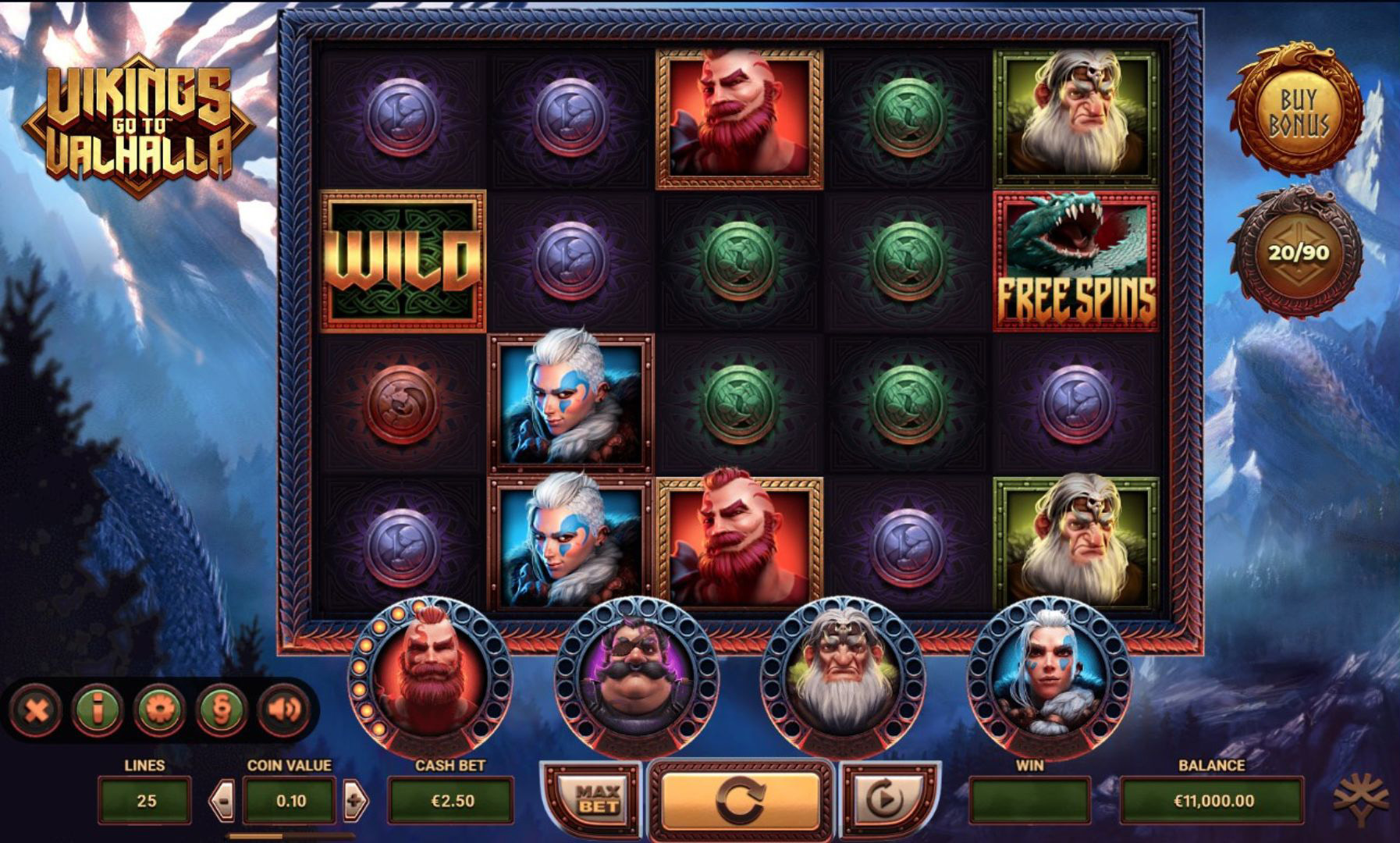Select the eyepatch Viking rage medallion

click(x=636, y=676)
